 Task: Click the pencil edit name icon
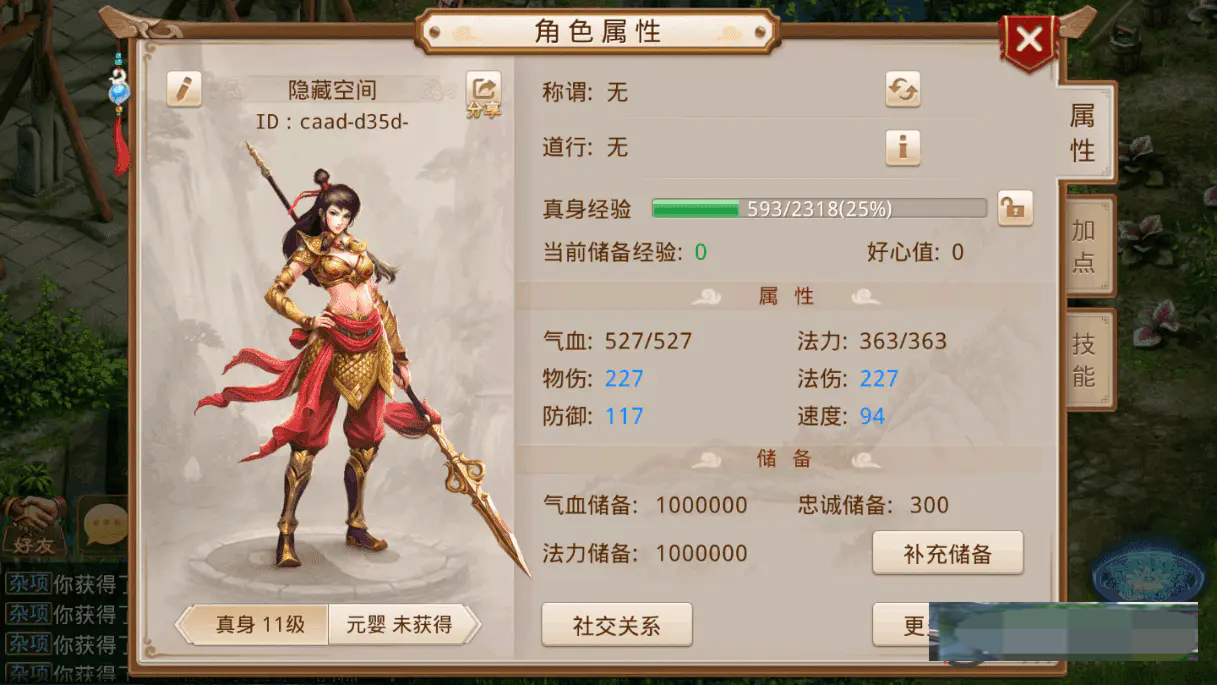184,89
